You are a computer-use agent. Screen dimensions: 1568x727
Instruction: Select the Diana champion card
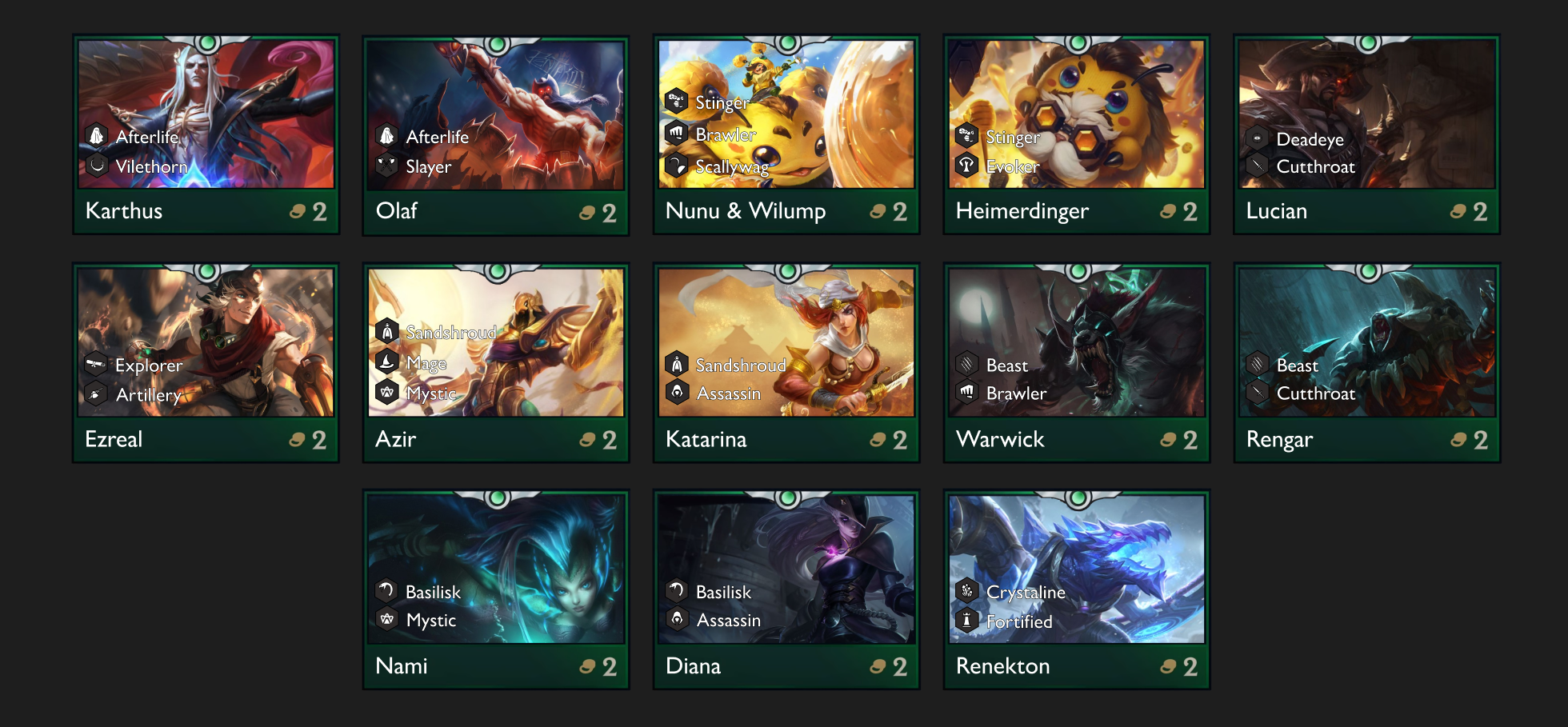point(786,589)
